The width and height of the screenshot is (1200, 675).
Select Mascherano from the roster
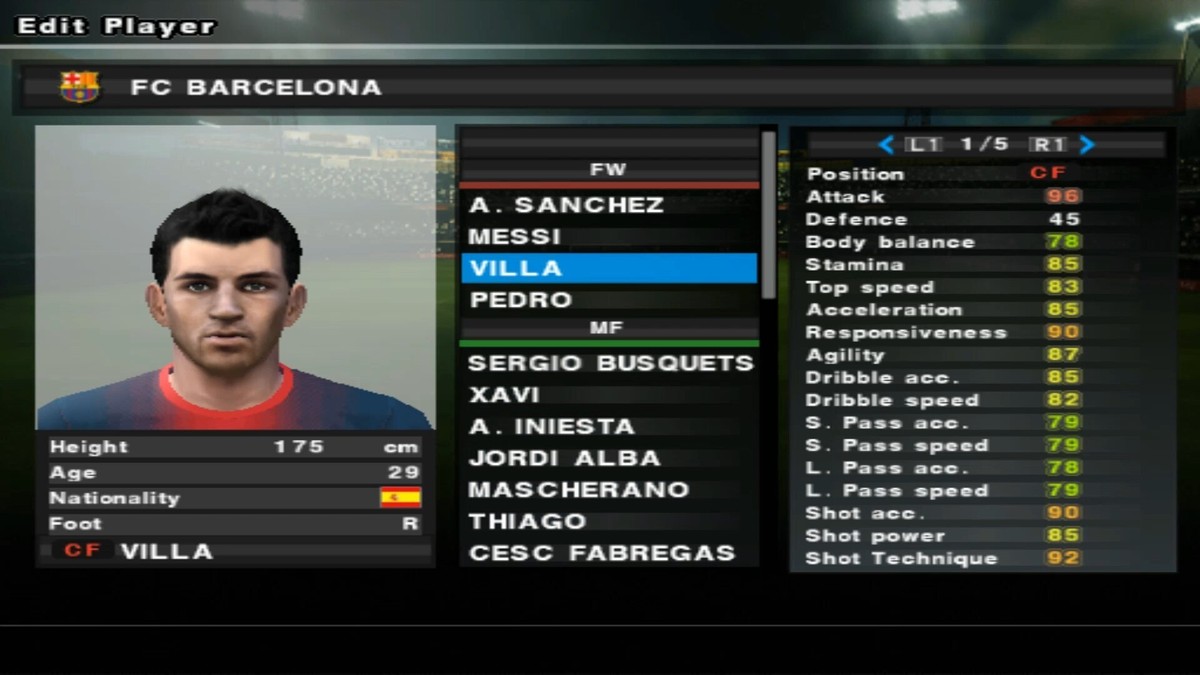coord(578,490)
